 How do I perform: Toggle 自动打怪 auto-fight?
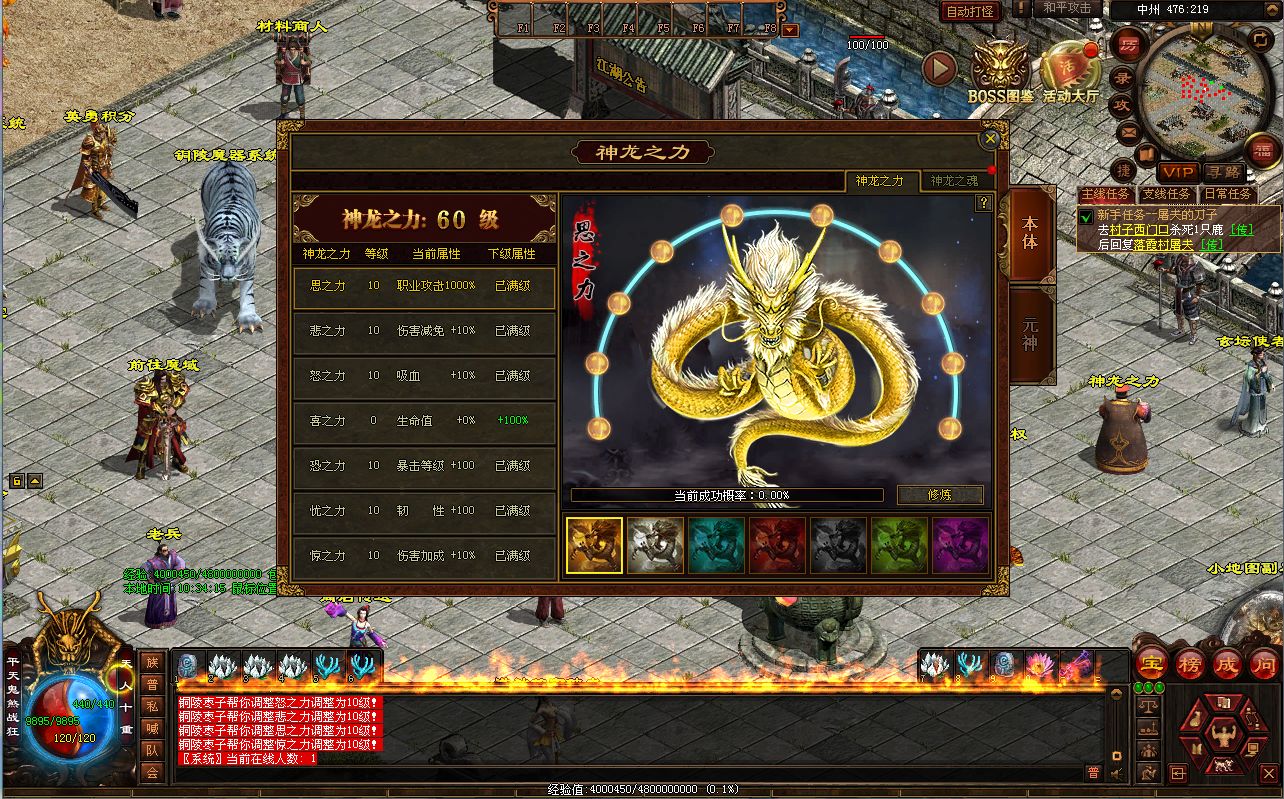click(970, 11)
